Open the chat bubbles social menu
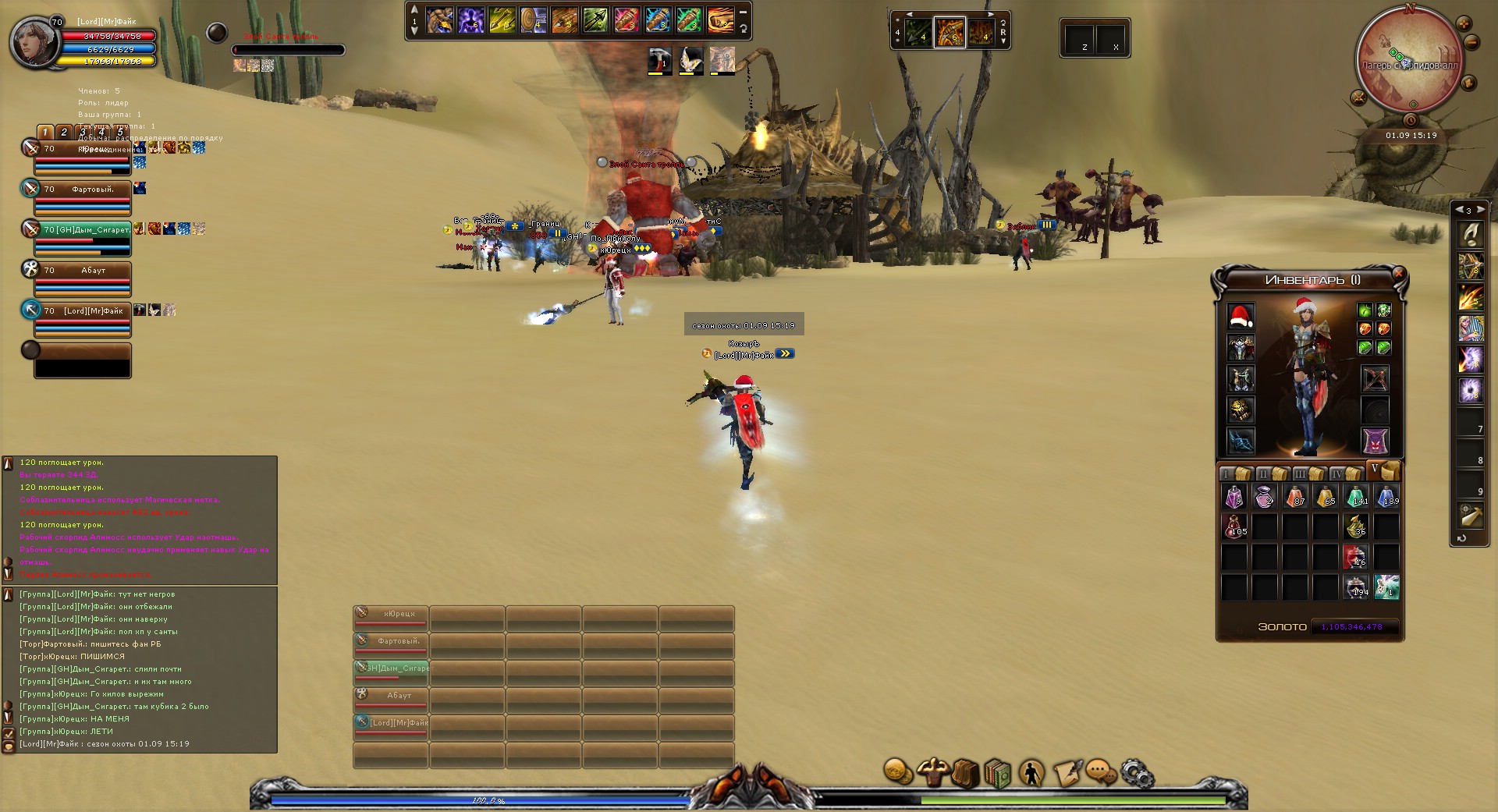Viewport: 1498px width, 812px height. click(1100, 772)
